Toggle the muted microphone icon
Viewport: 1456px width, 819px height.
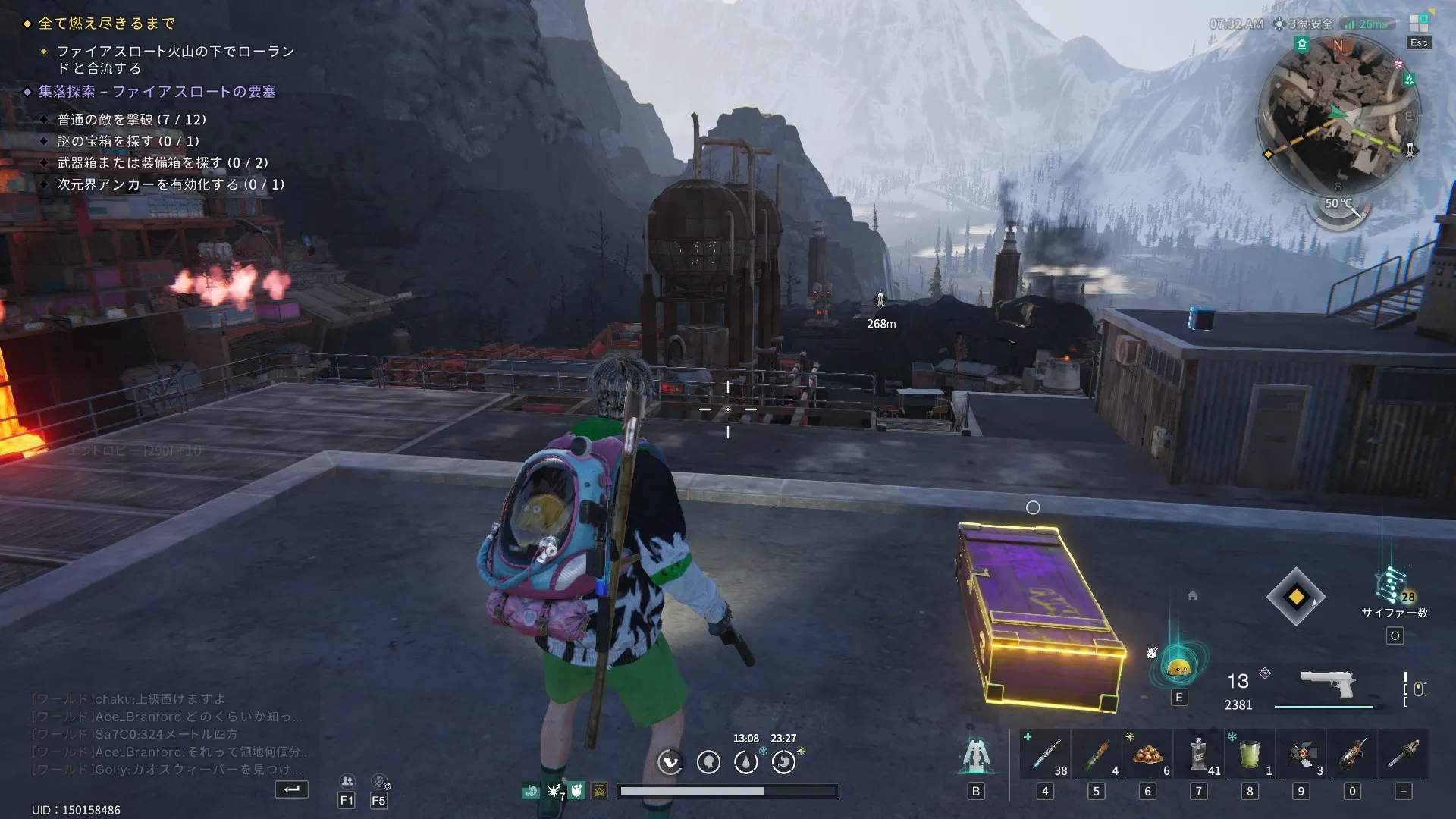(x=379, y=782)
